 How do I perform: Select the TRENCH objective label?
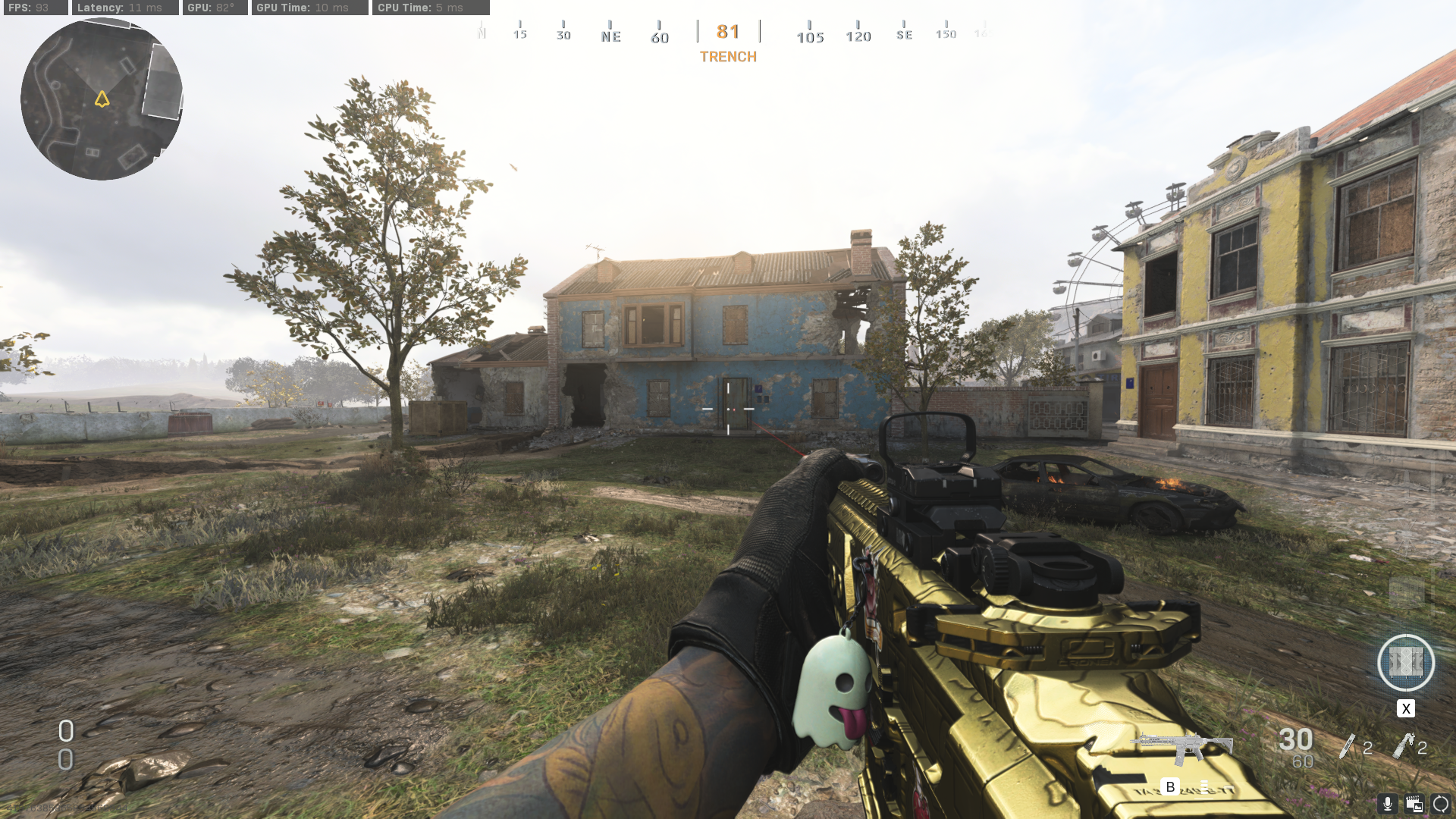(727, 57)
